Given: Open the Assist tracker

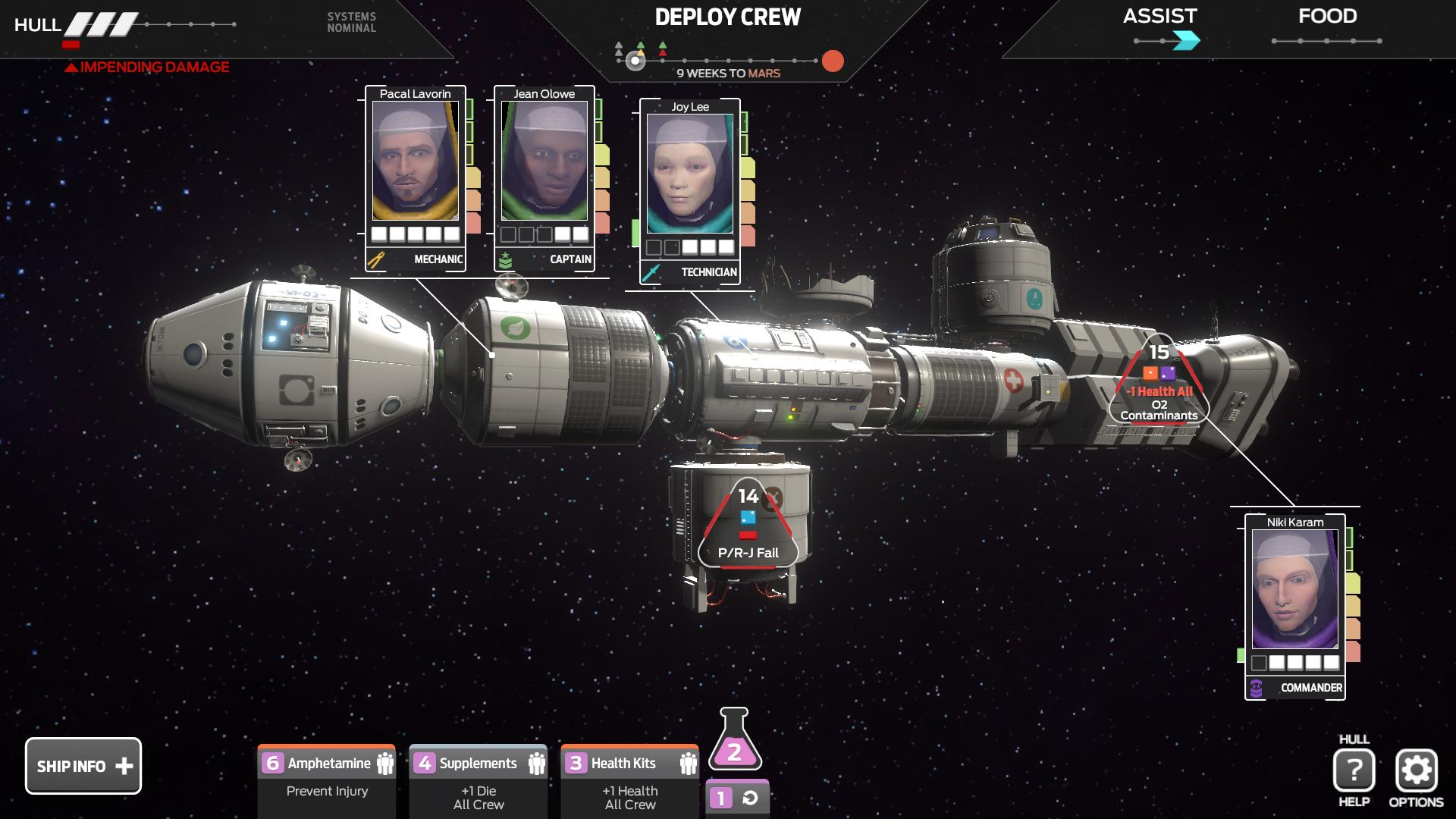Looking at the screenshot, I should tap(1160, 27).
